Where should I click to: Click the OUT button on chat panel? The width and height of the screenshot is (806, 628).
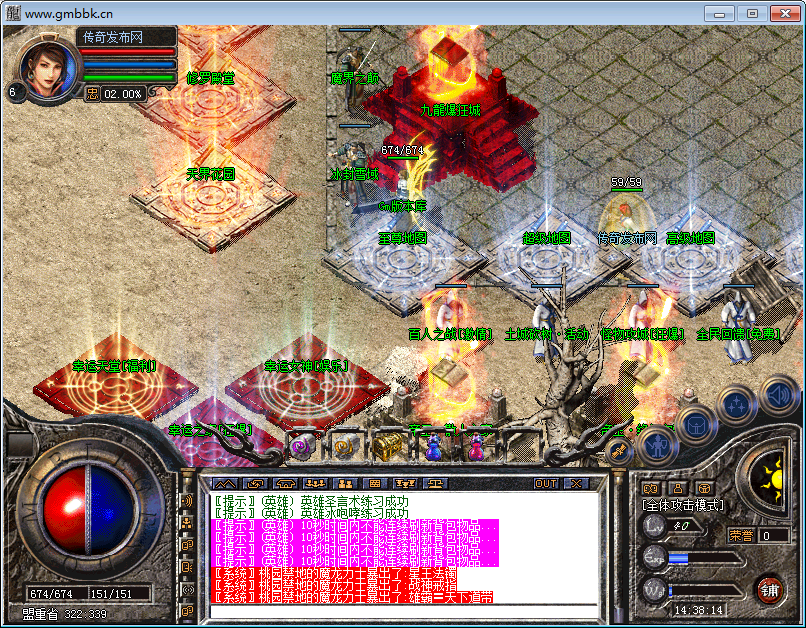pos(546,484)
